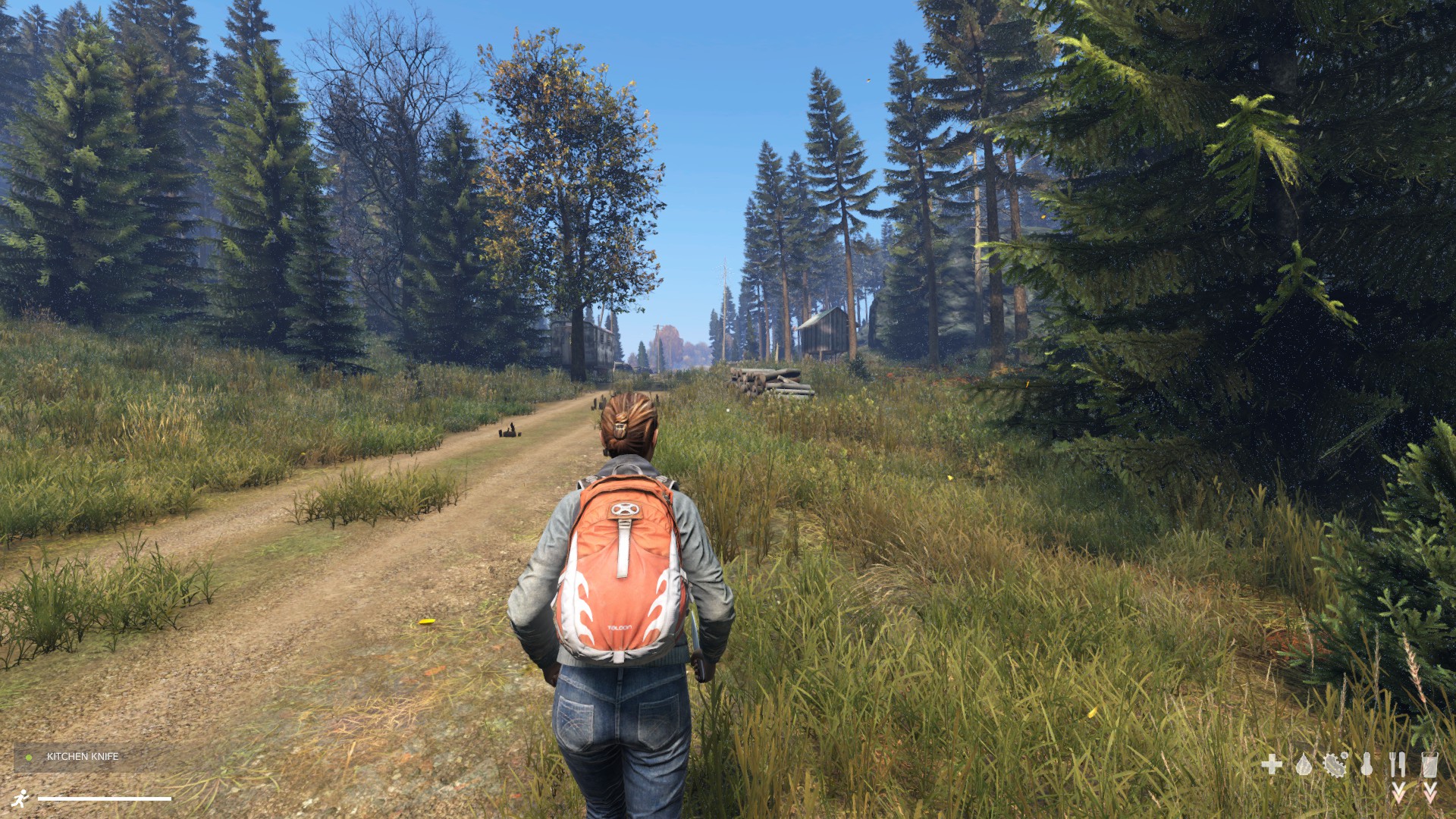Click the health cross status icon
The image size is (1456, 819).
pos(1272,764)
